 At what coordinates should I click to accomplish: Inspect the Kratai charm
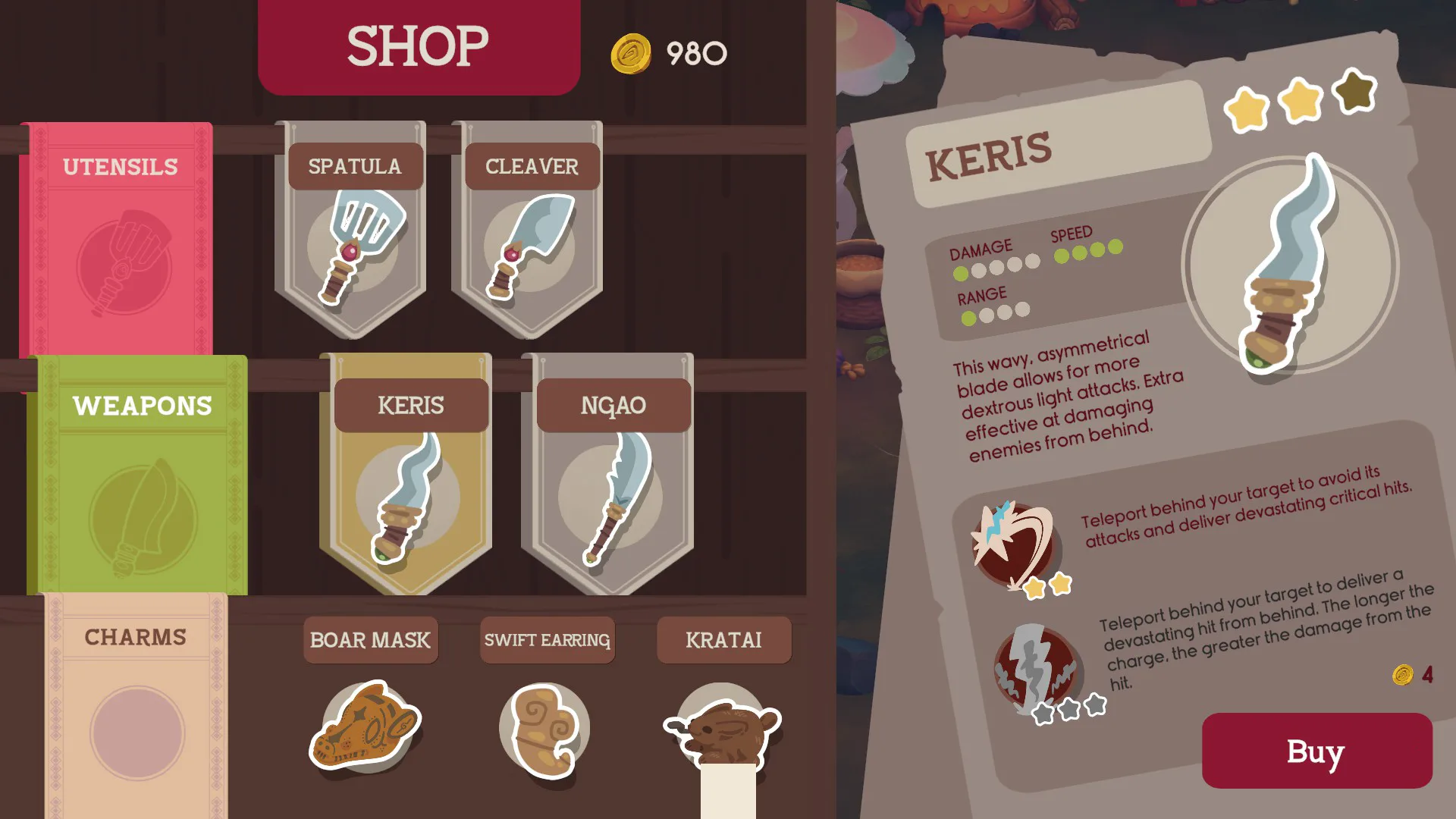click(723, 730)
